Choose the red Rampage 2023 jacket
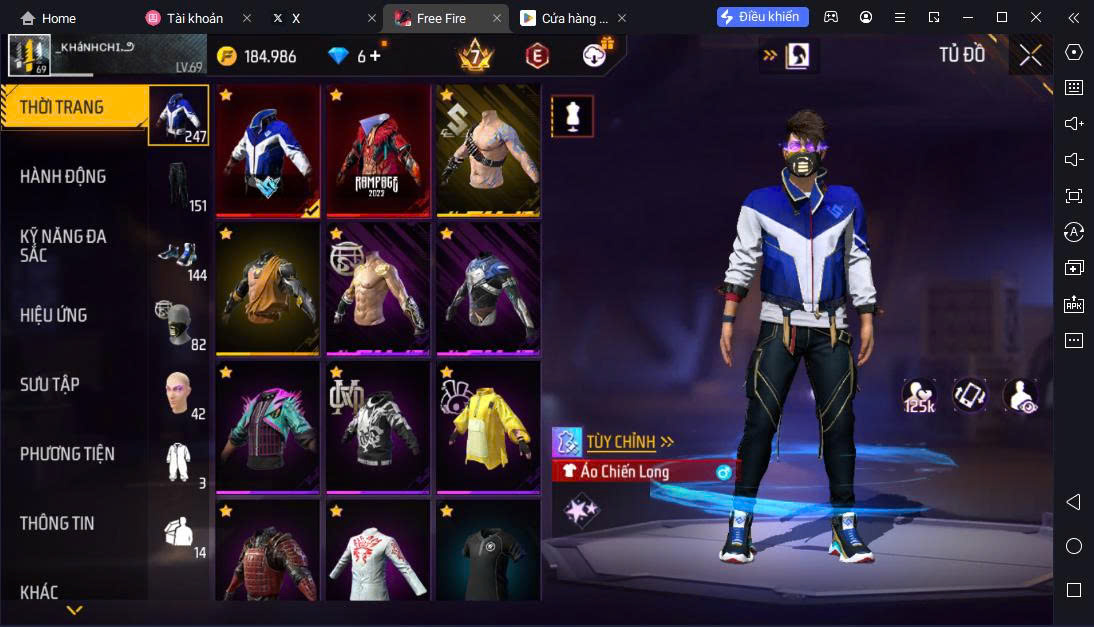1094x627 pixels. tap(378, 151)
